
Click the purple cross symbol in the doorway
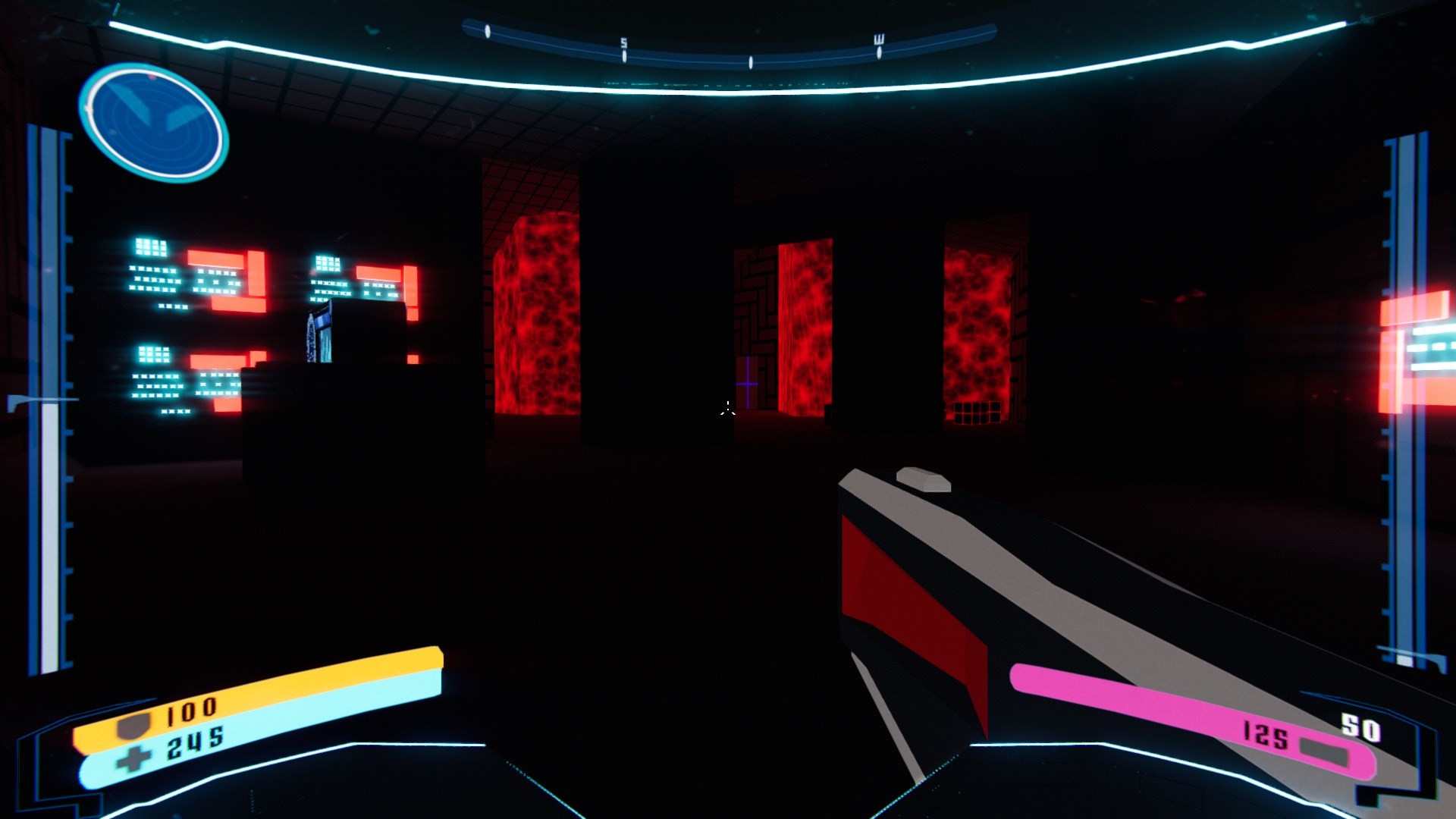[747, 383]
